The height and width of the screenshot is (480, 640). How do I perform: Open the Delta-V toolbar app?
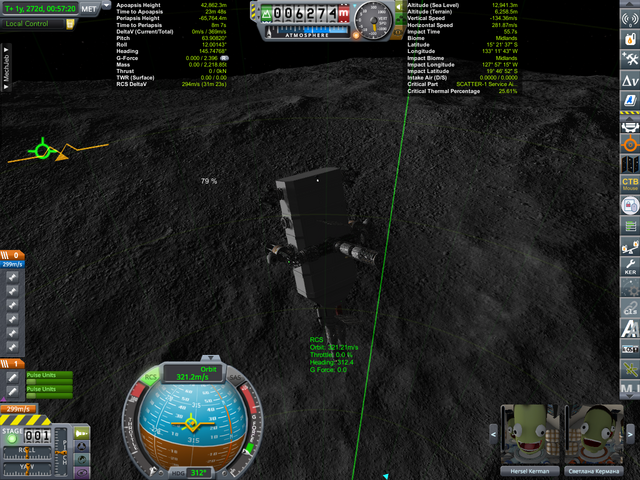point(629,78)
